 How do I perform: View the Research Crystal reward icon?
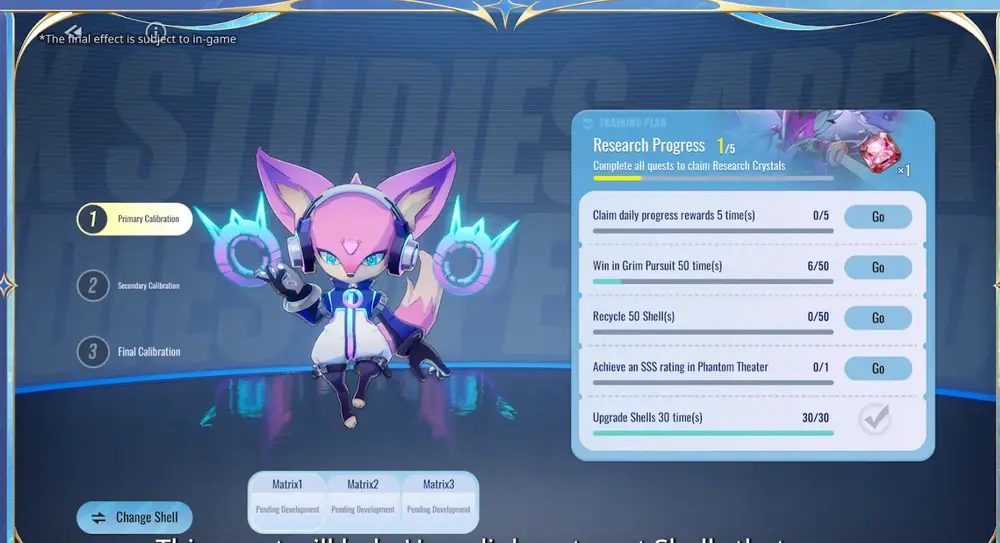pyautogui.click(x=881, y=152)
